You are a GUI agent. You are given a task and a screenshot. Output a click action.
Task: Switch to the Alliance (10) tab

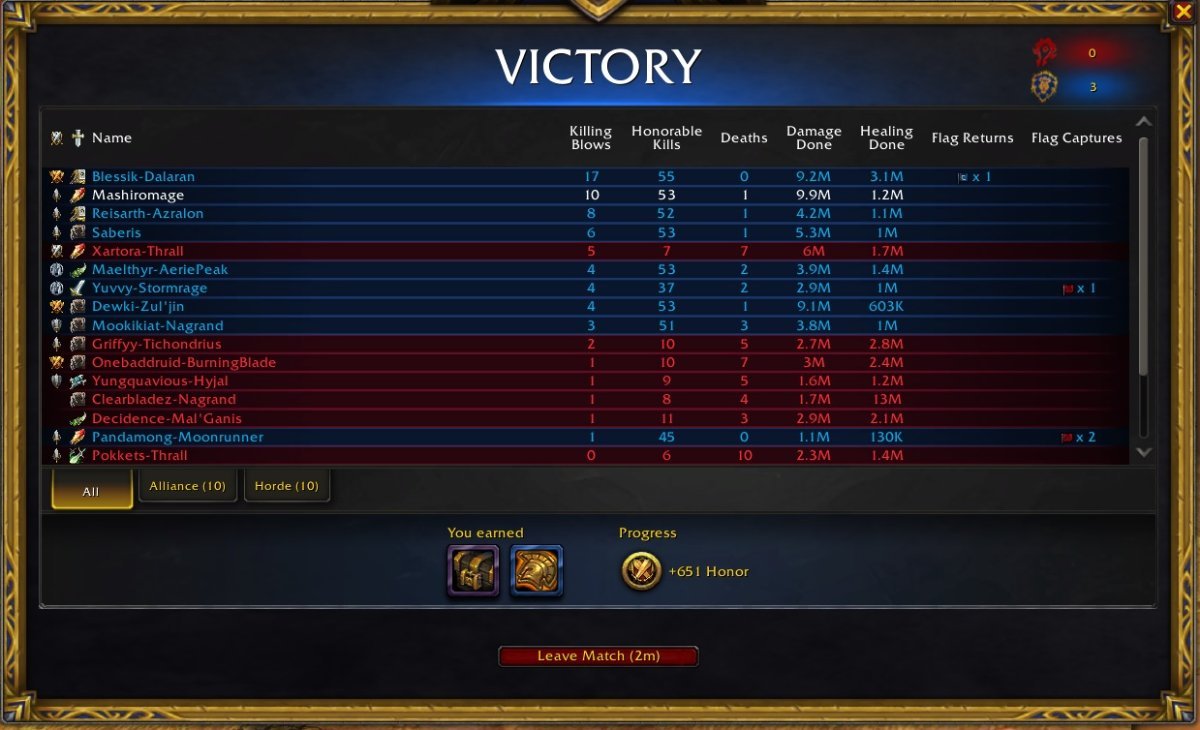coord(187,486)
